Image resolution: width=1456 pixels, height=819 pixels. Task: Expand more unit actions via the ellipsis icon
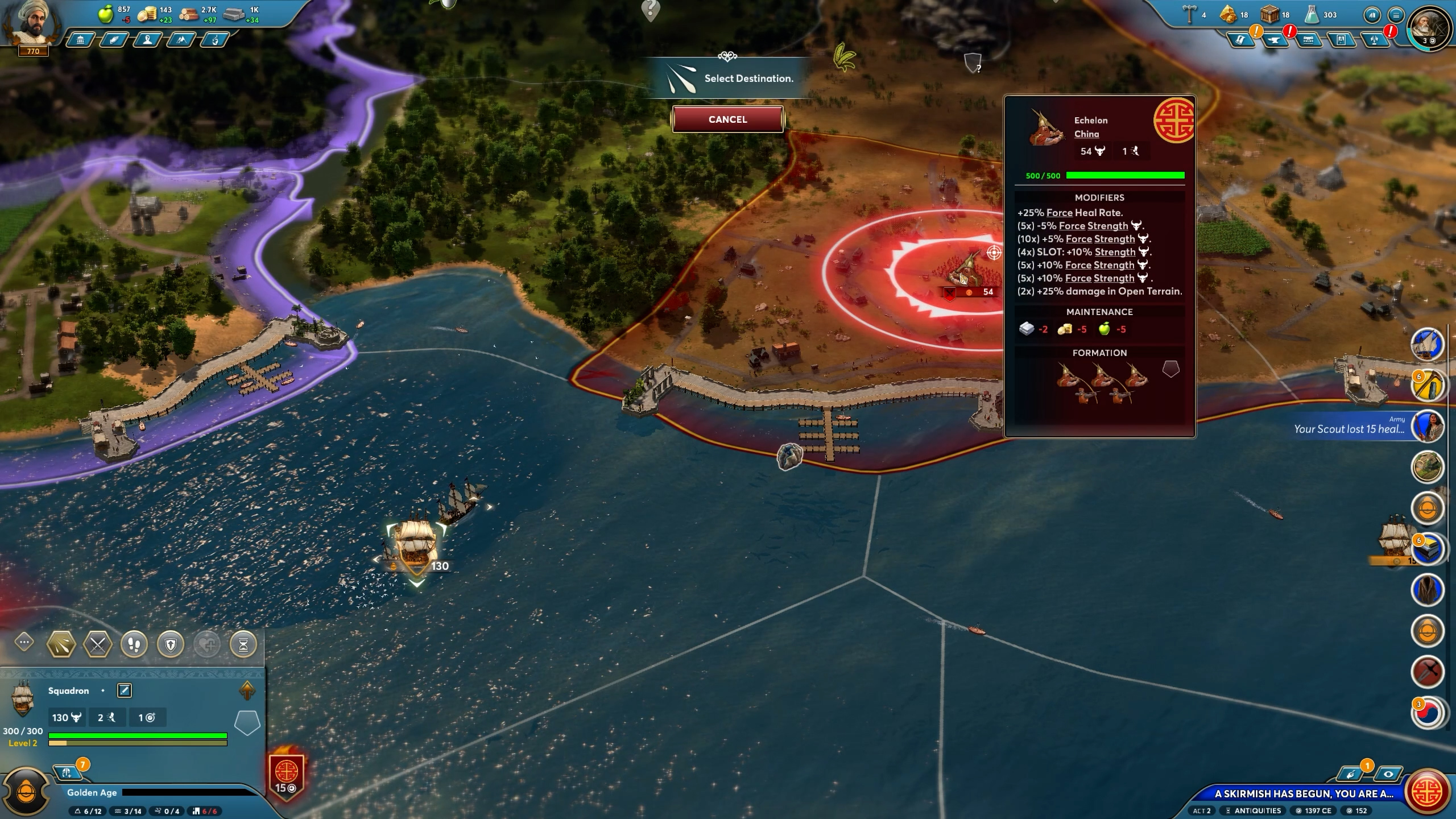pyautogui.click(x=23, y=643)
